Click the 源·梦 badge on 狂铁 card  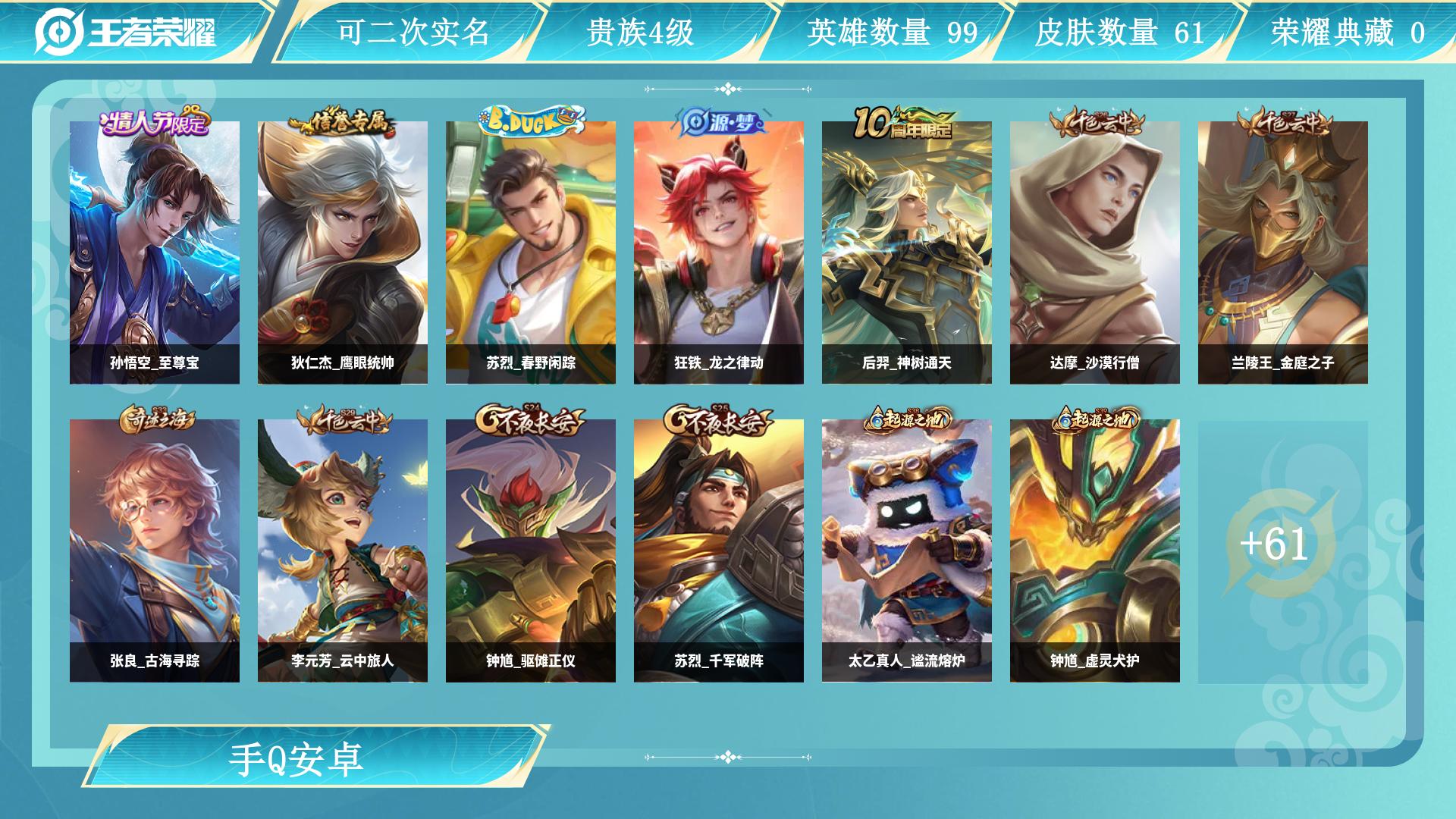coord(720,120)
